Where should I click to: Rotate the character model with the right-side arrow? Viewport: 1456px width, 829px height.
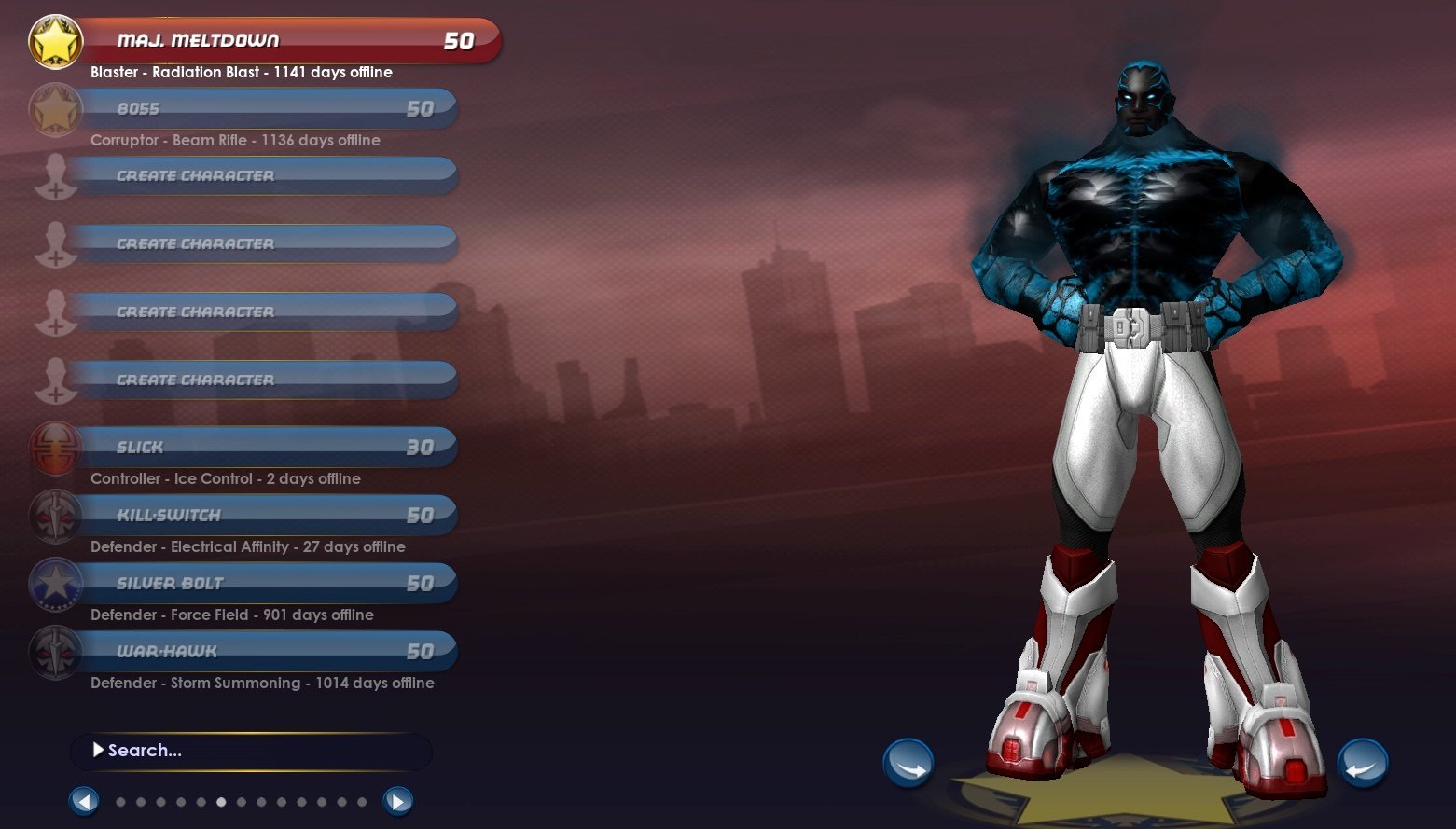tap(1363, 763)
